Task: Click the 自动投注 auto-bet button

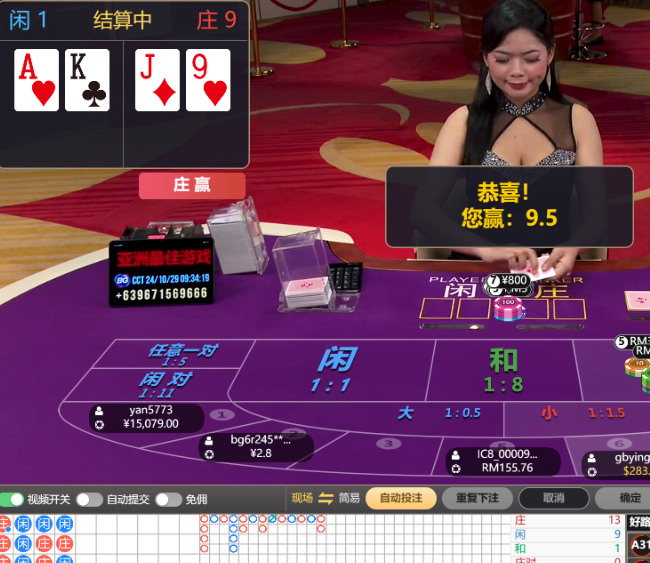Action: [x=401, y=498]
